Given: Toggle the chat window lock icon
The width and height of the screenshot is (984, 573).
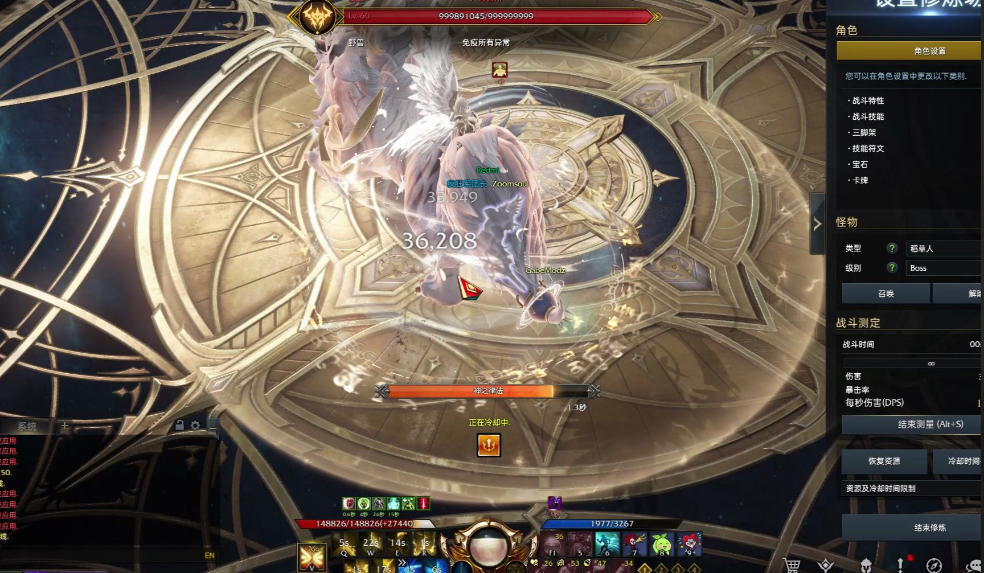Looking at the screenshot, I should [x=179, y=426].
